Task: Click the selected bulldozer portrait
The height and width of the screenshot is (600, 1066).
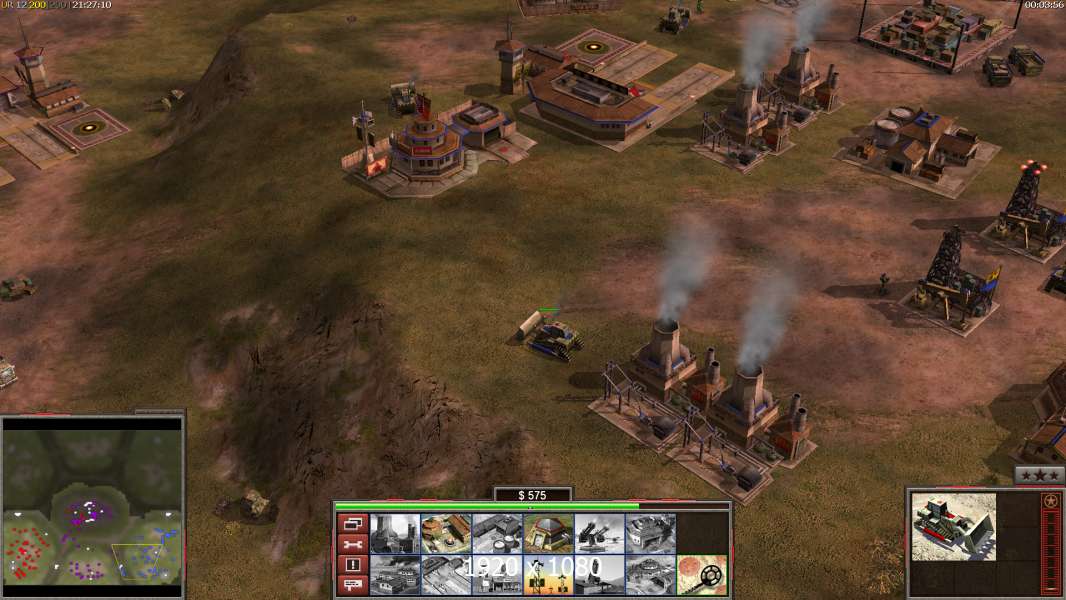Action: click(954, 526)
